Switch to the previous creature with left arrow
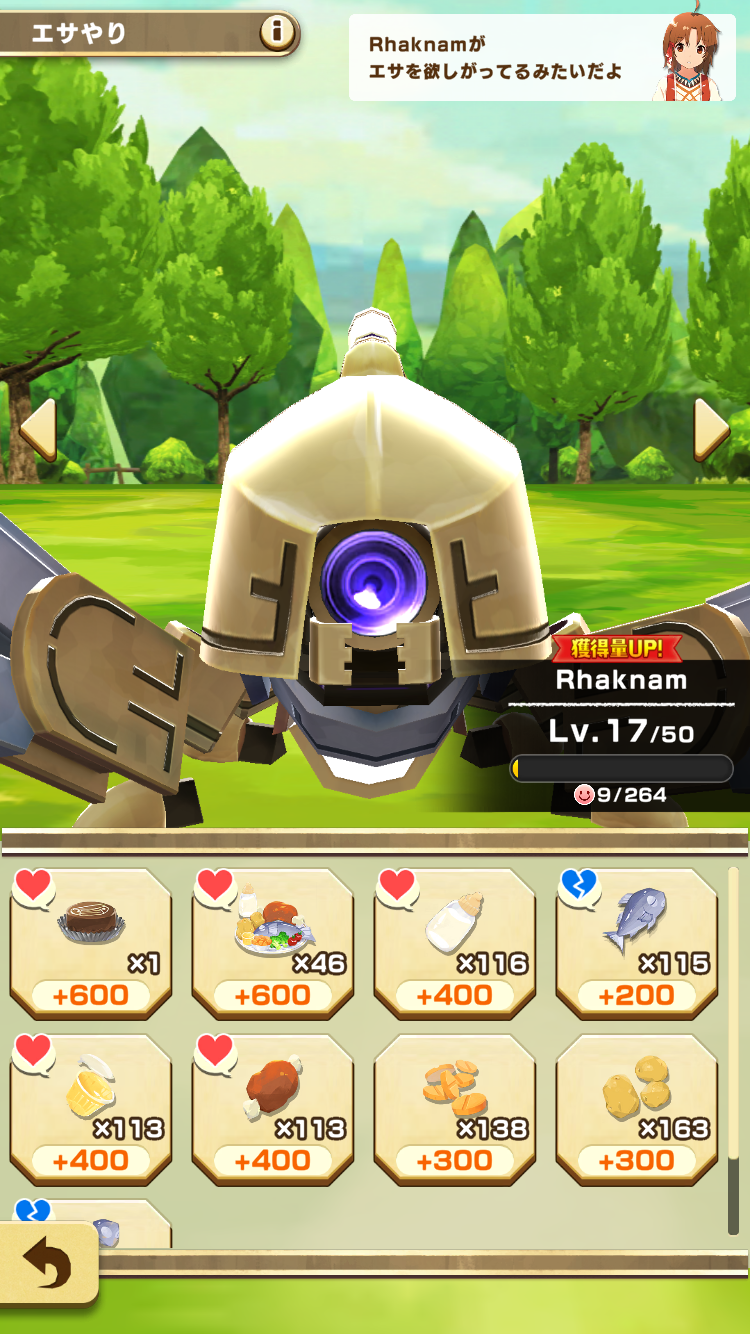Screen dimensions: 750x1334 37,430
